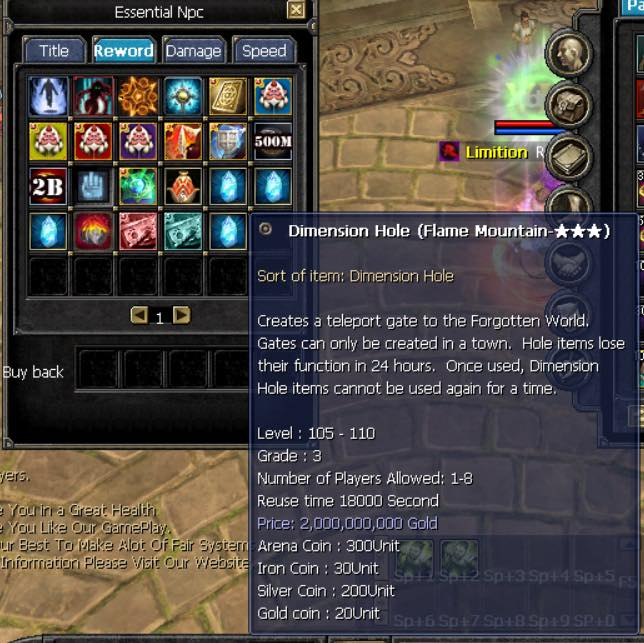Select the Reword tab
The width and height of the screenshot is (644, 643).
(123, 51)
